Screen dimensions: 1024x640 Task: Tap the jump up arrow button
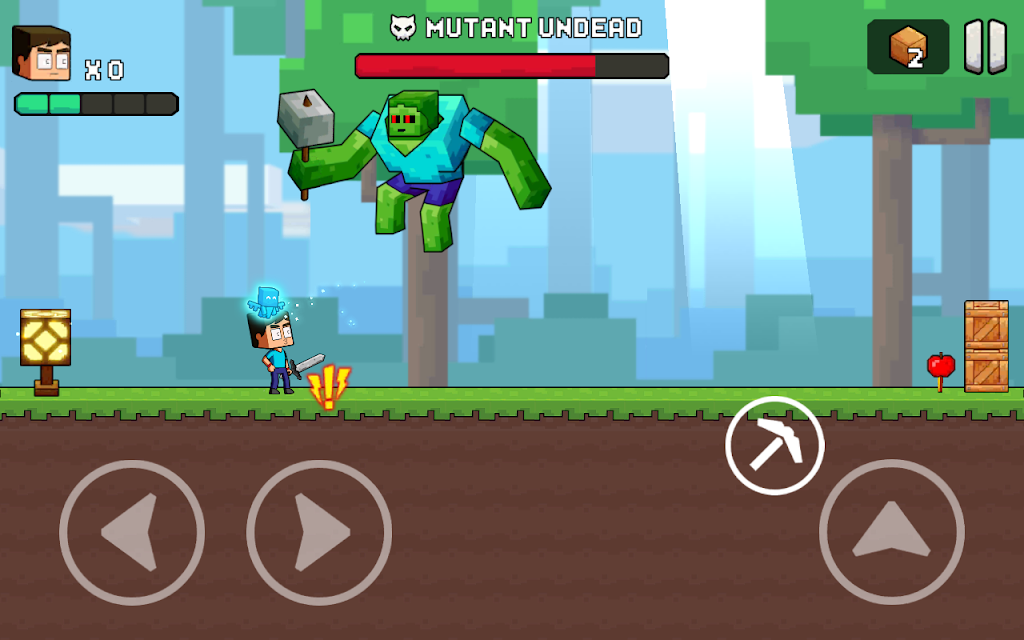pos(891,532)
